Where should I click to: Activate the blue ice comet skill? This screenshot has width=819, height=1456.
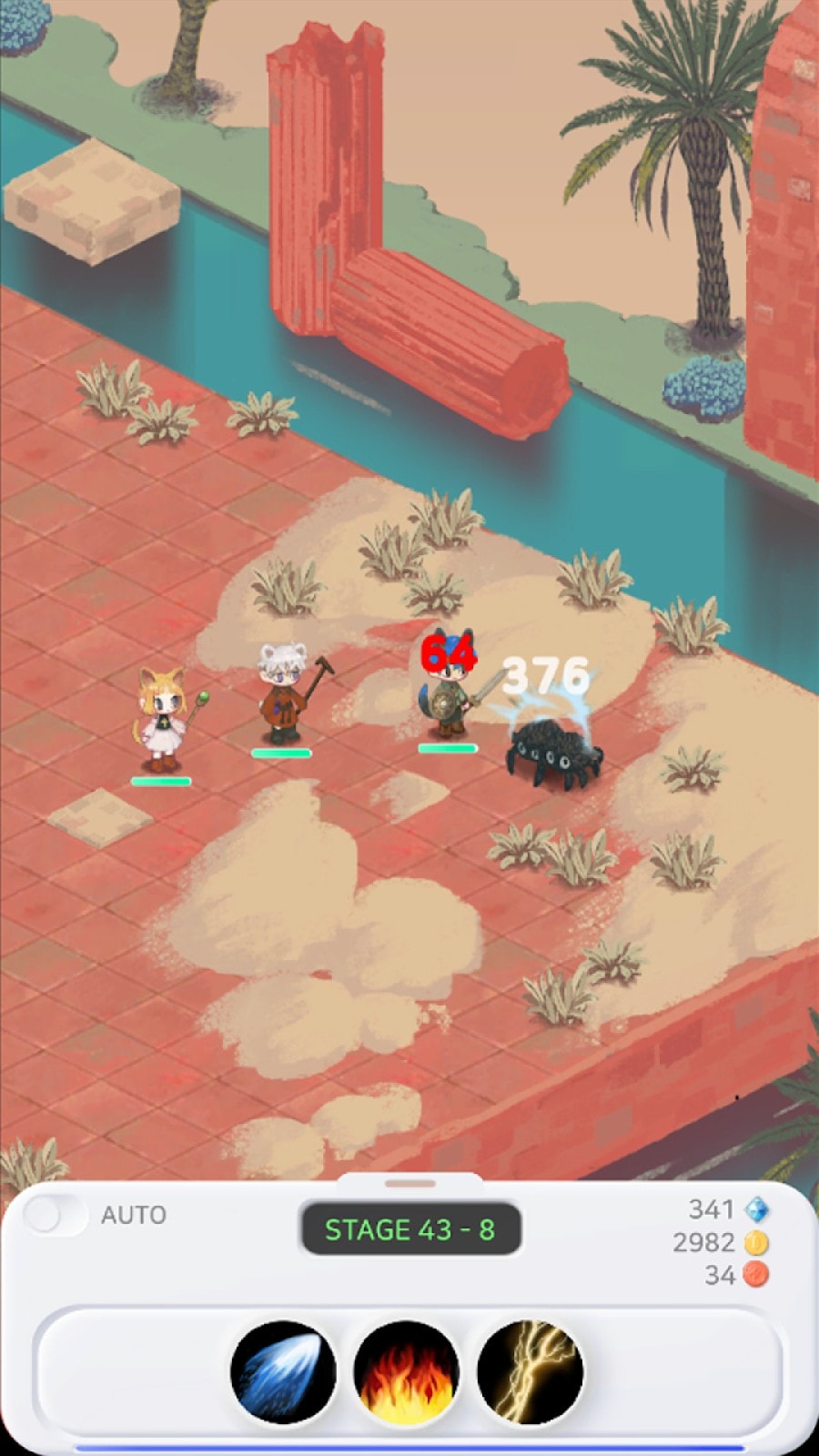click(283, 1372)
